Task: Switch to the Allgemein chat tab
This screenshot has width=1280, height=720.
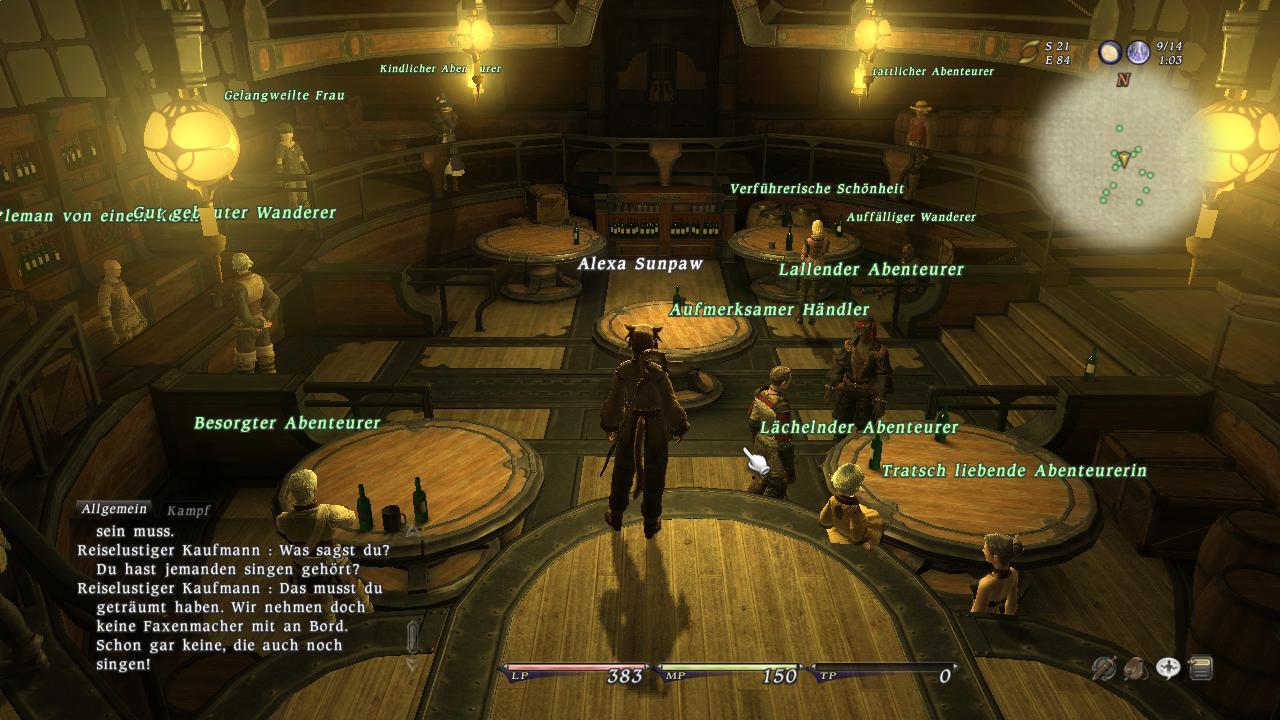Action: pos(115,510)
